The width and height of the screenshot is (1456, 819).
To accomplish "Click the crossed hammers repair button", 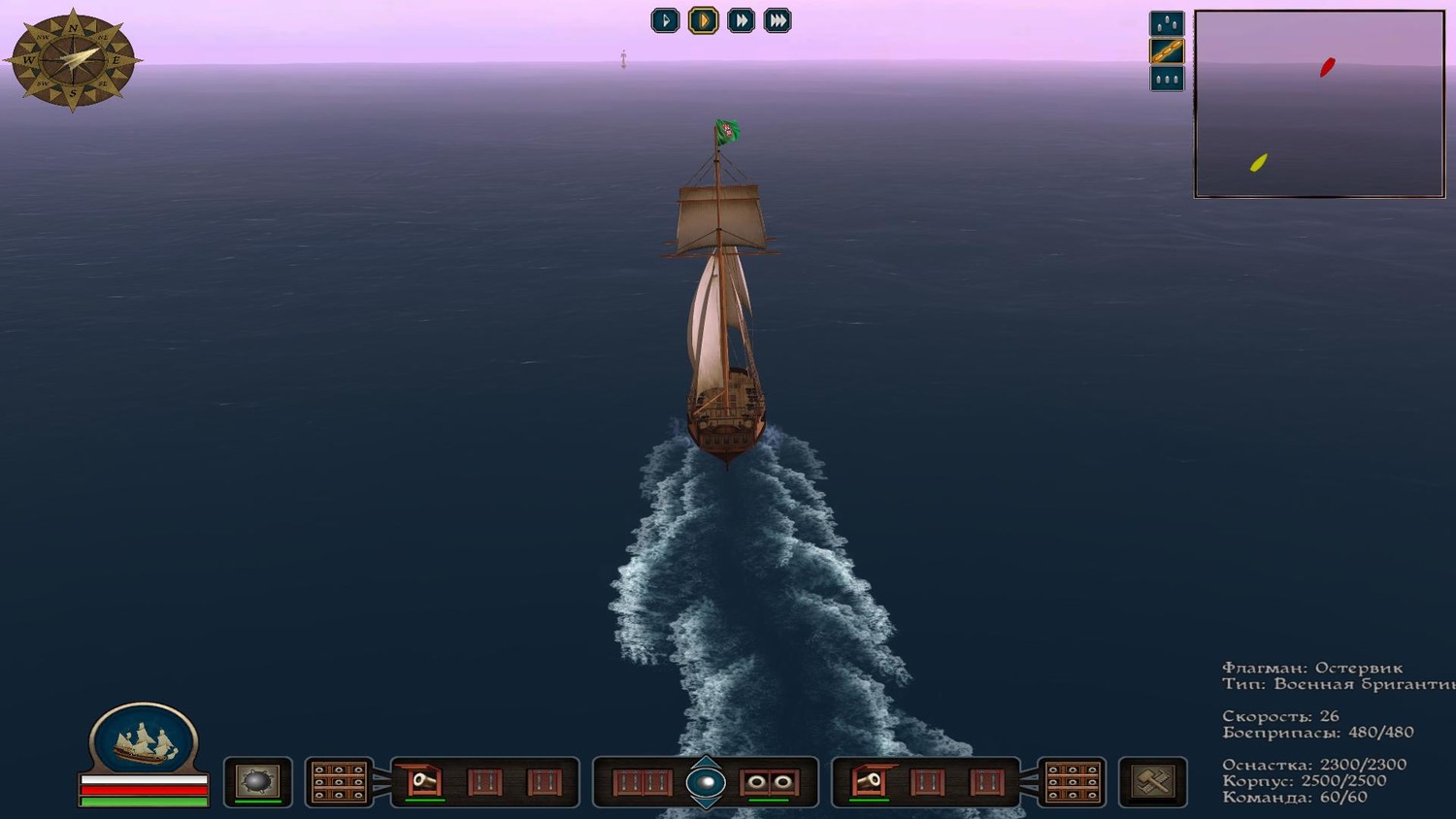I will click(1152, 782).
